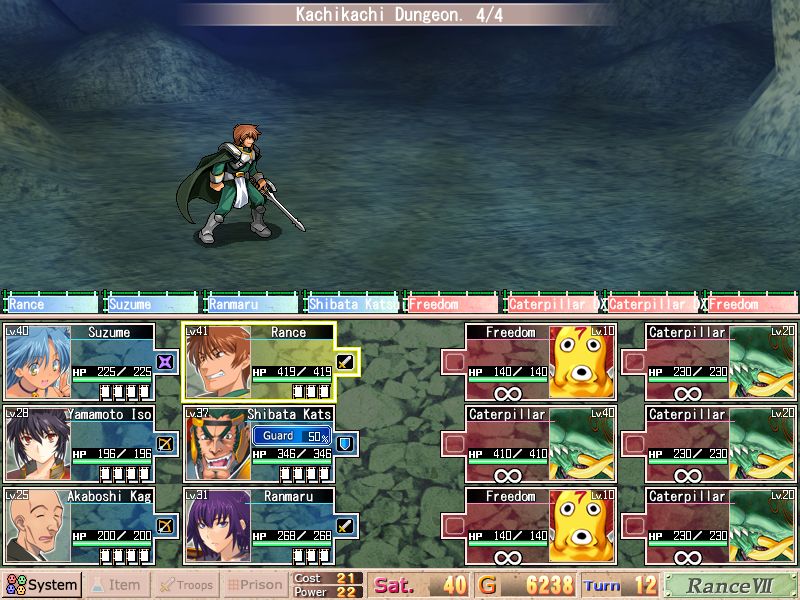Click the Rance VII logo button
Screen dimensions: 800x600
[731, 585]
